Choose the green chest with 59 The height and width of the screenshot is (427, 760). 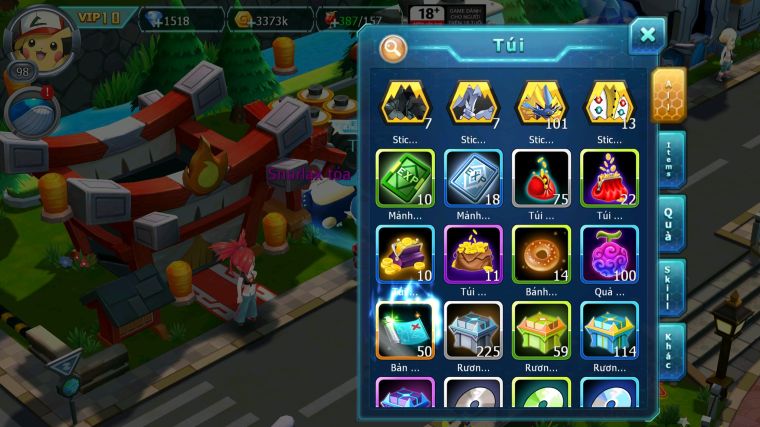pyautogui.click(x=540, y=330)
